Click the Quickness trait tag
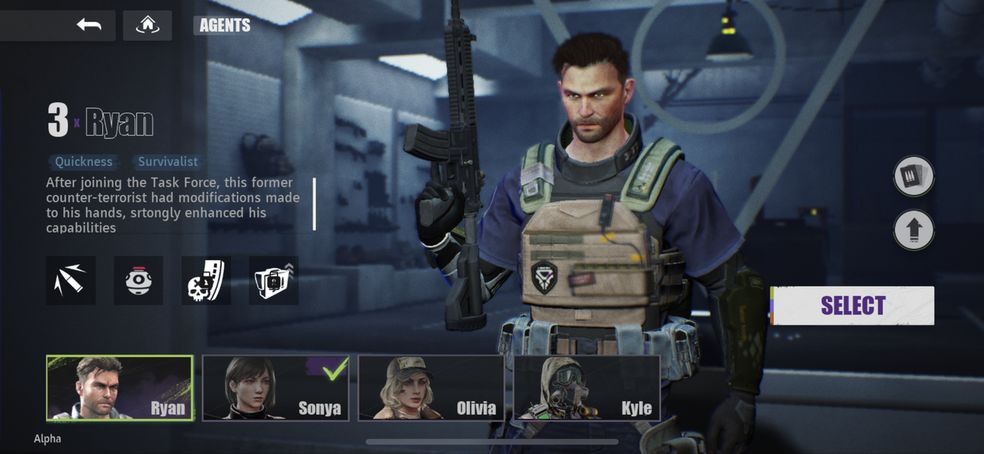984x454 pixels. coord(84,161)
